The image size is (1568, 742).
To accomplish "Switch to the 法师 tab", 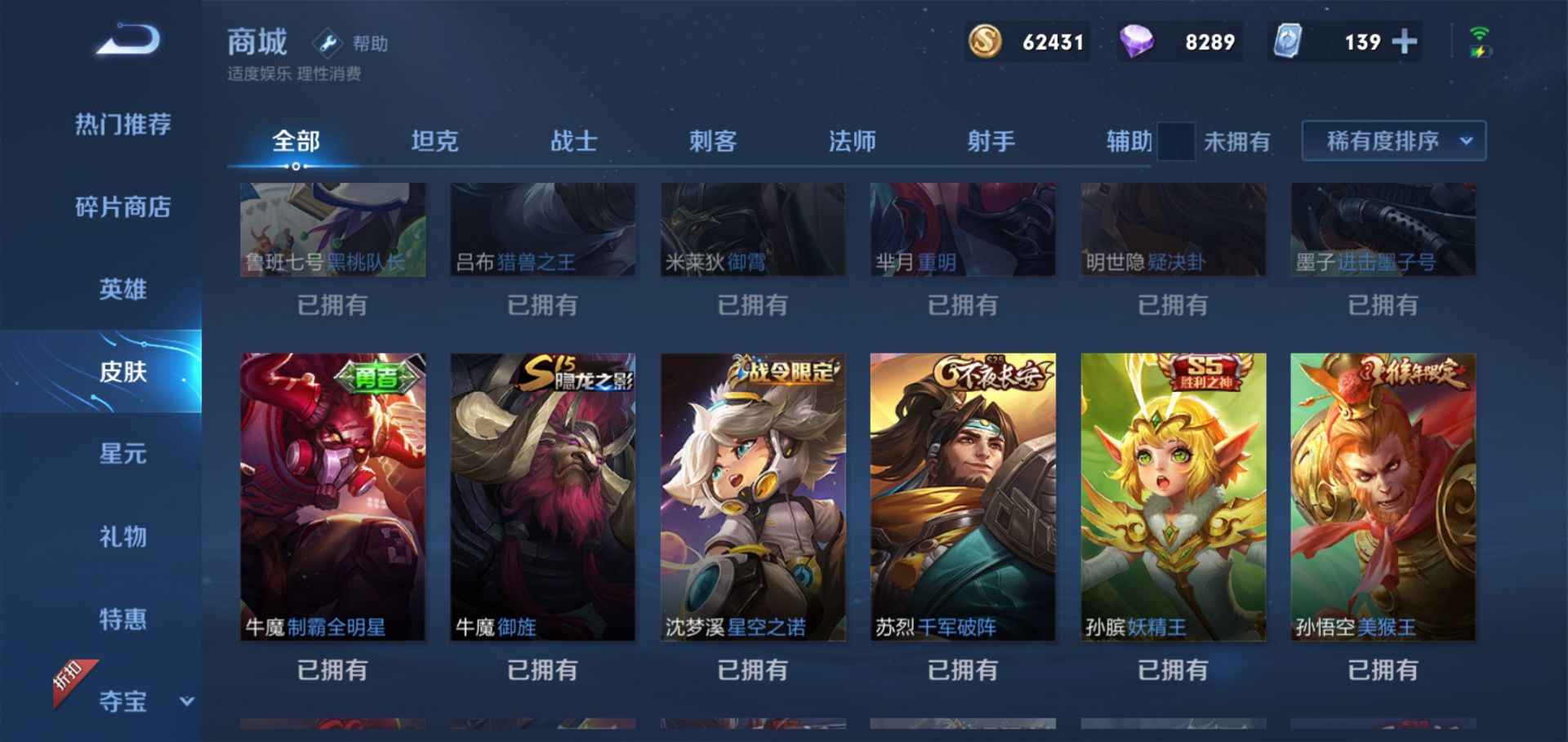I will click(851, 140).
